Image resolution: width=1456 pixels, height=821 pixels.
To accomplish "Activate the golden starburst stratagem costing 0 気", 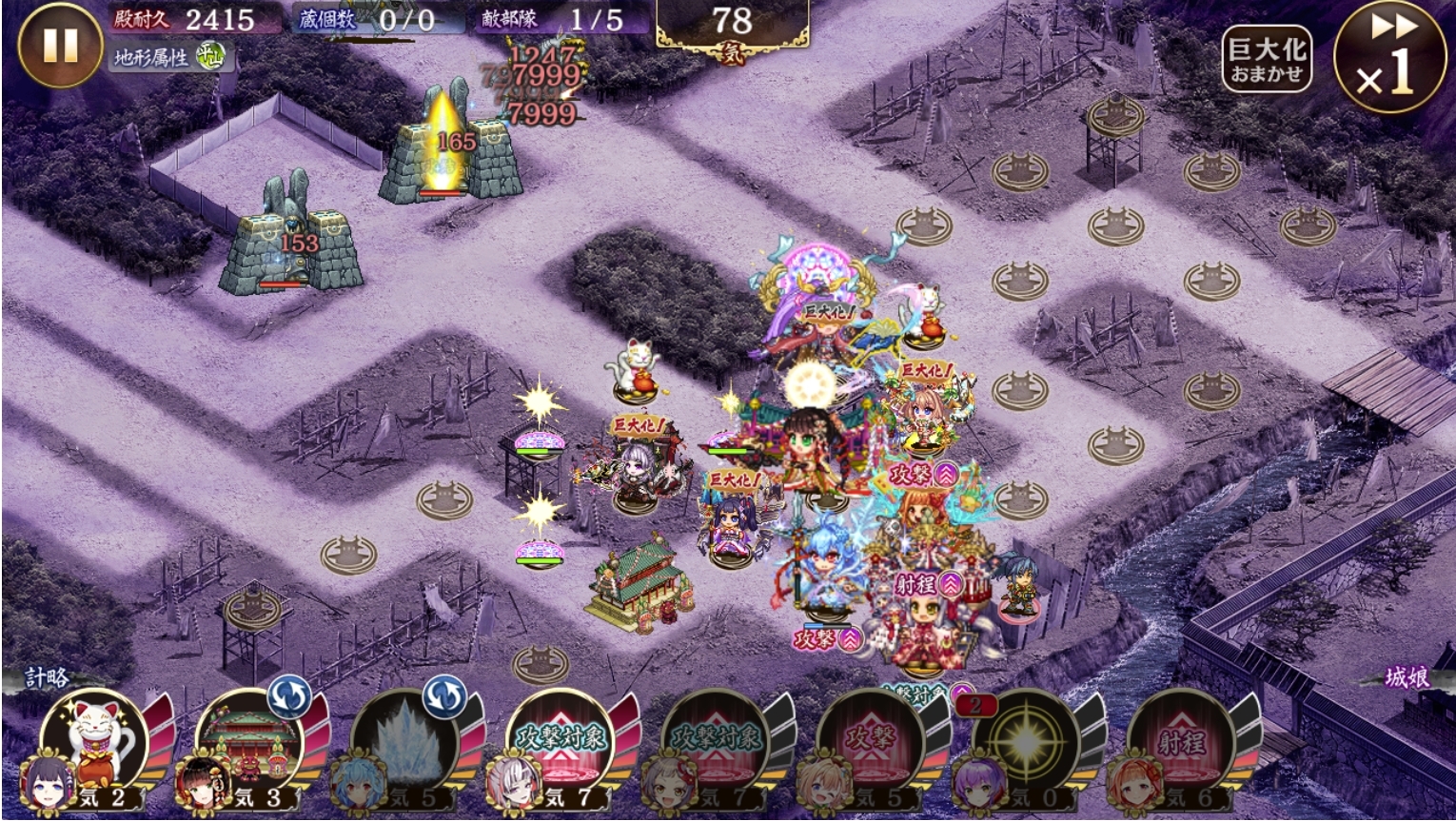I will (1026, 742).
